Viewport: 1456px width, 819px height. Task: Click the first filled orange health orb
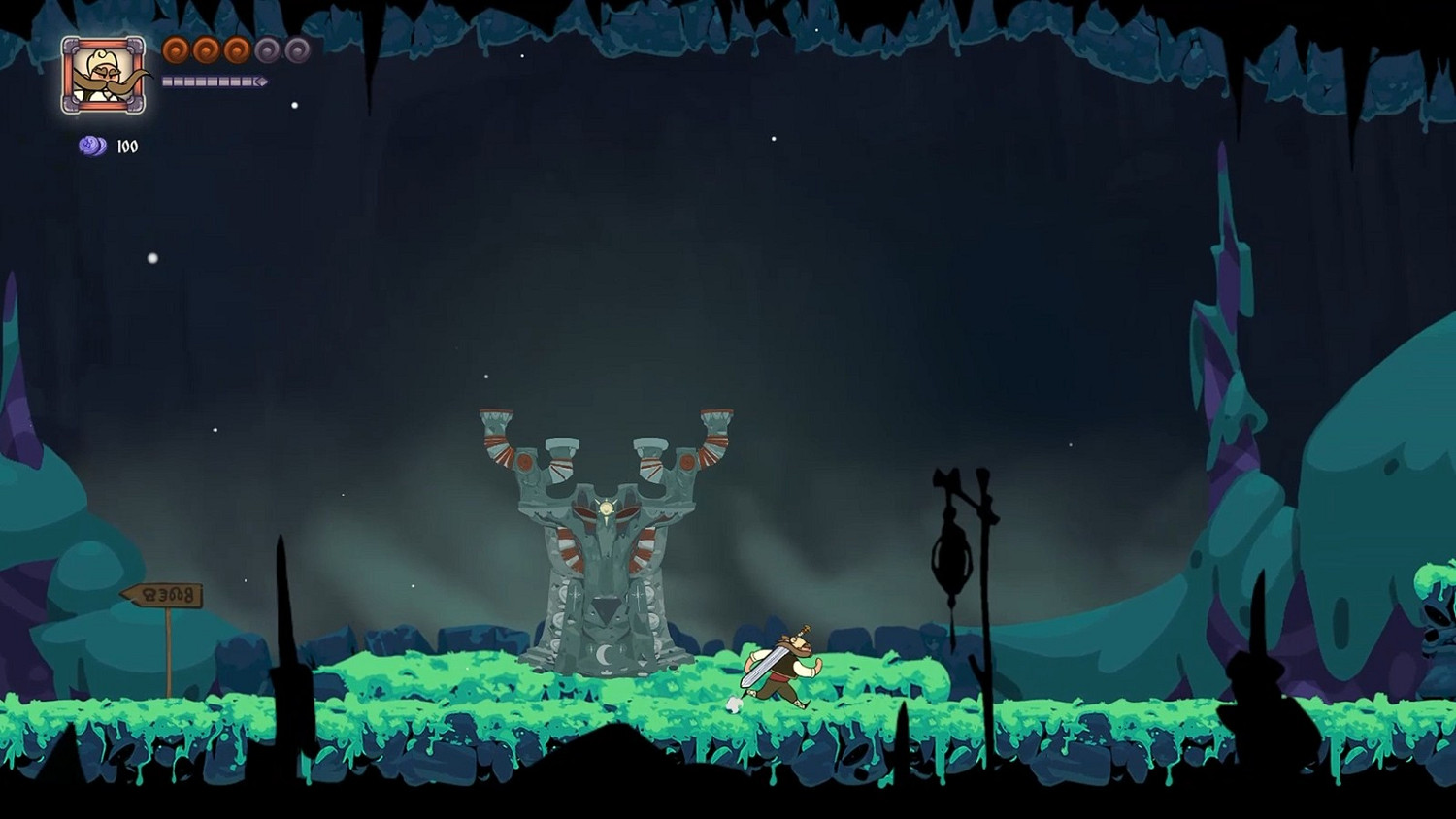tap(175, 49)
